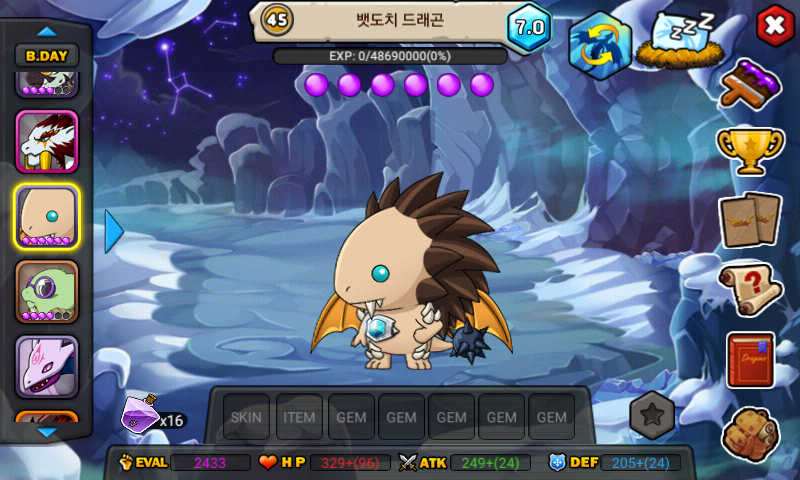The image size is (800, 480).
Task: Open the gold trophy rankings
Action: pos(750,150)
